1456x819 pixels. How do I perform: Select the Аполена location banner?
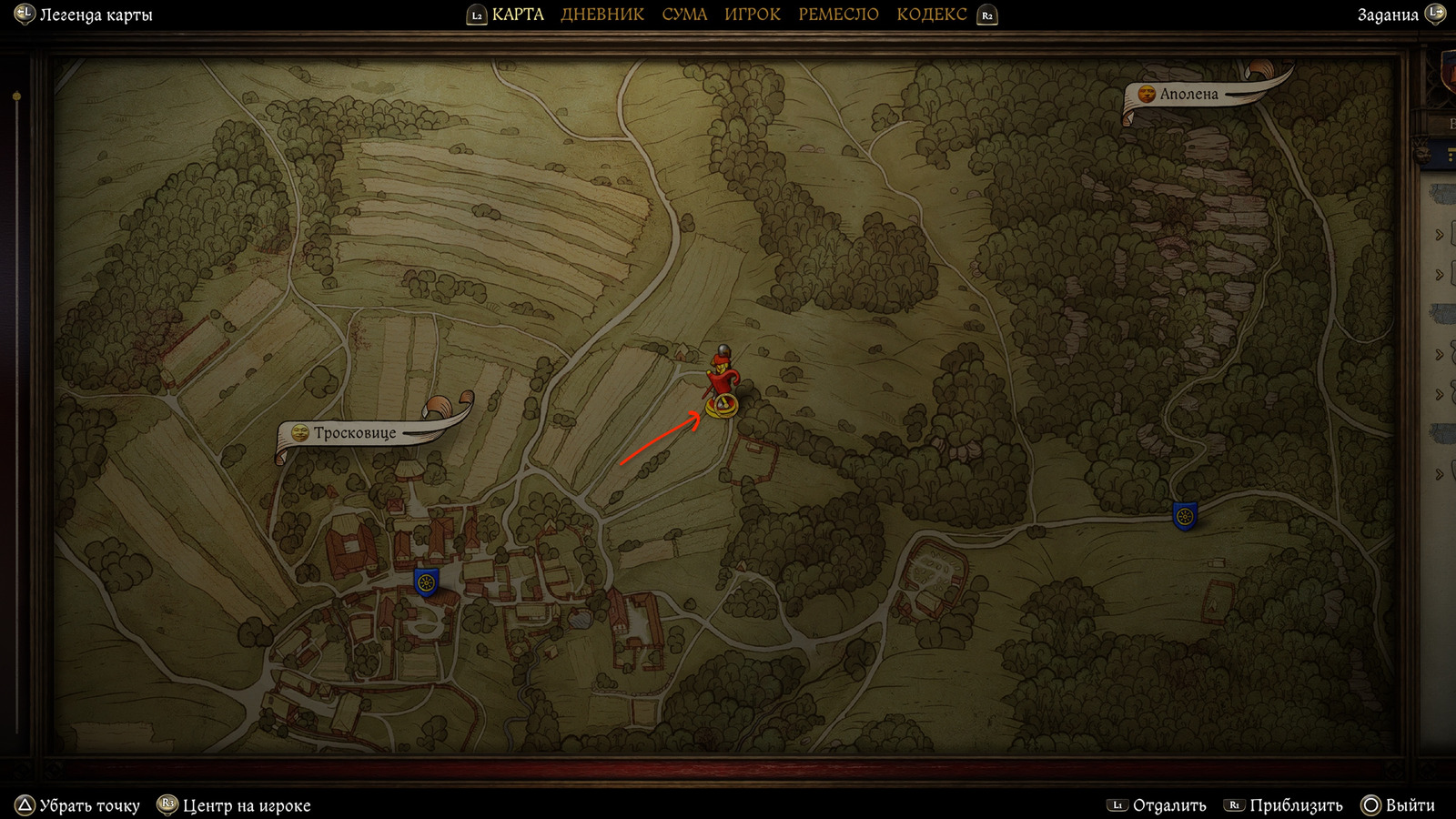click(x=1188, y=95)
